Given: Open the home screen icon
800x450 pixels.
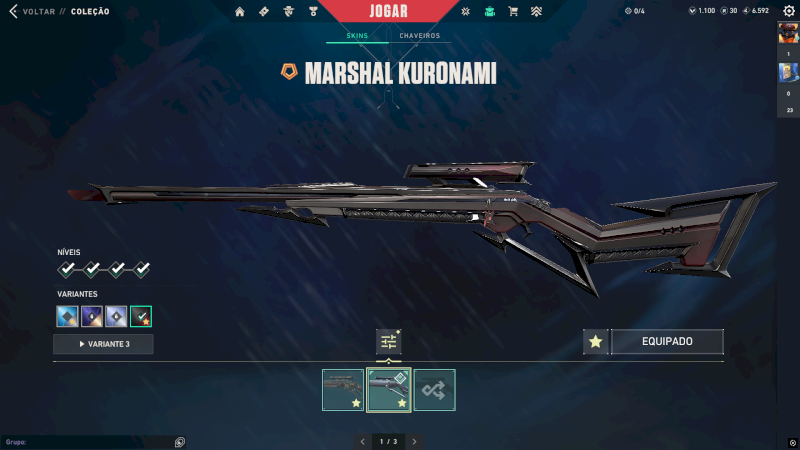Looking at the screenshot, I should pyautogui.click(x=240, y=12).
